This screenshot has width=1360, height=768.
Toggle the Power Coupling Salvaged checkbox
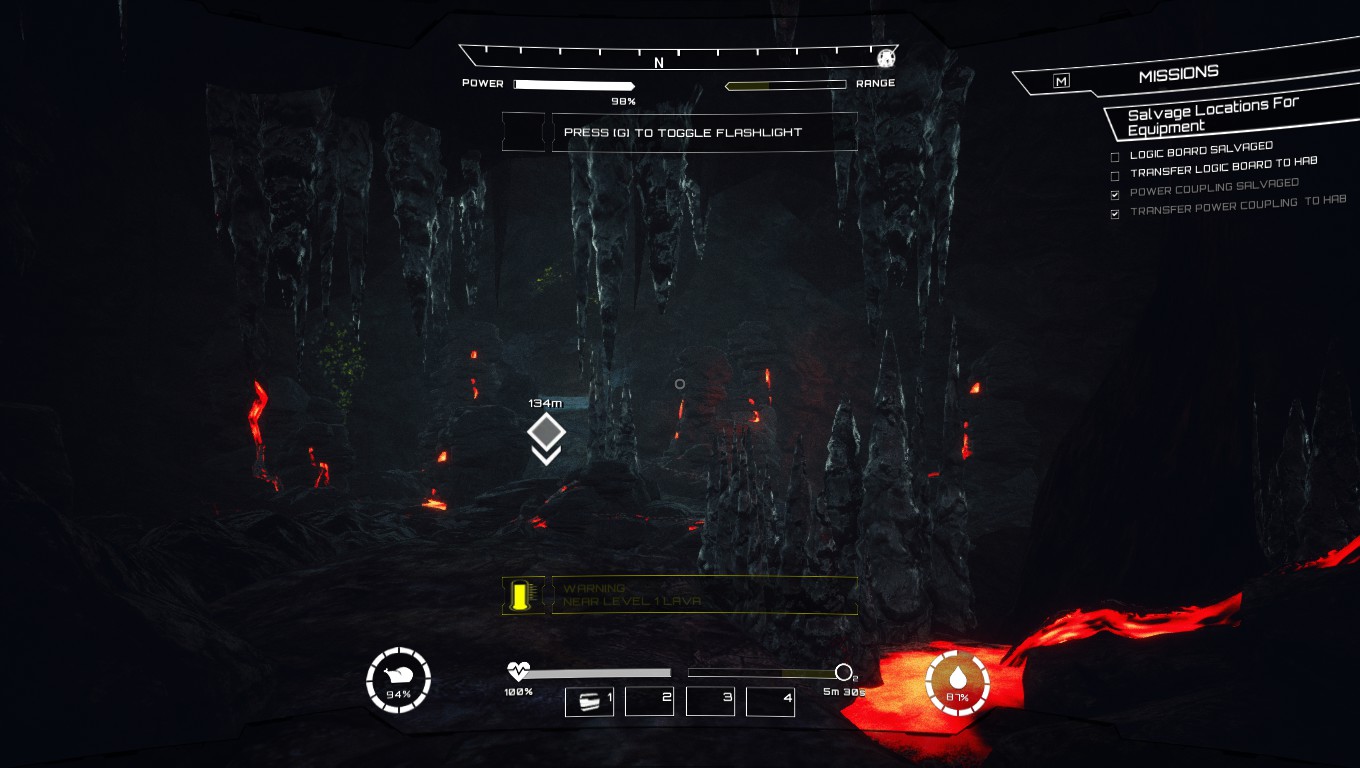coord(1115,194)
